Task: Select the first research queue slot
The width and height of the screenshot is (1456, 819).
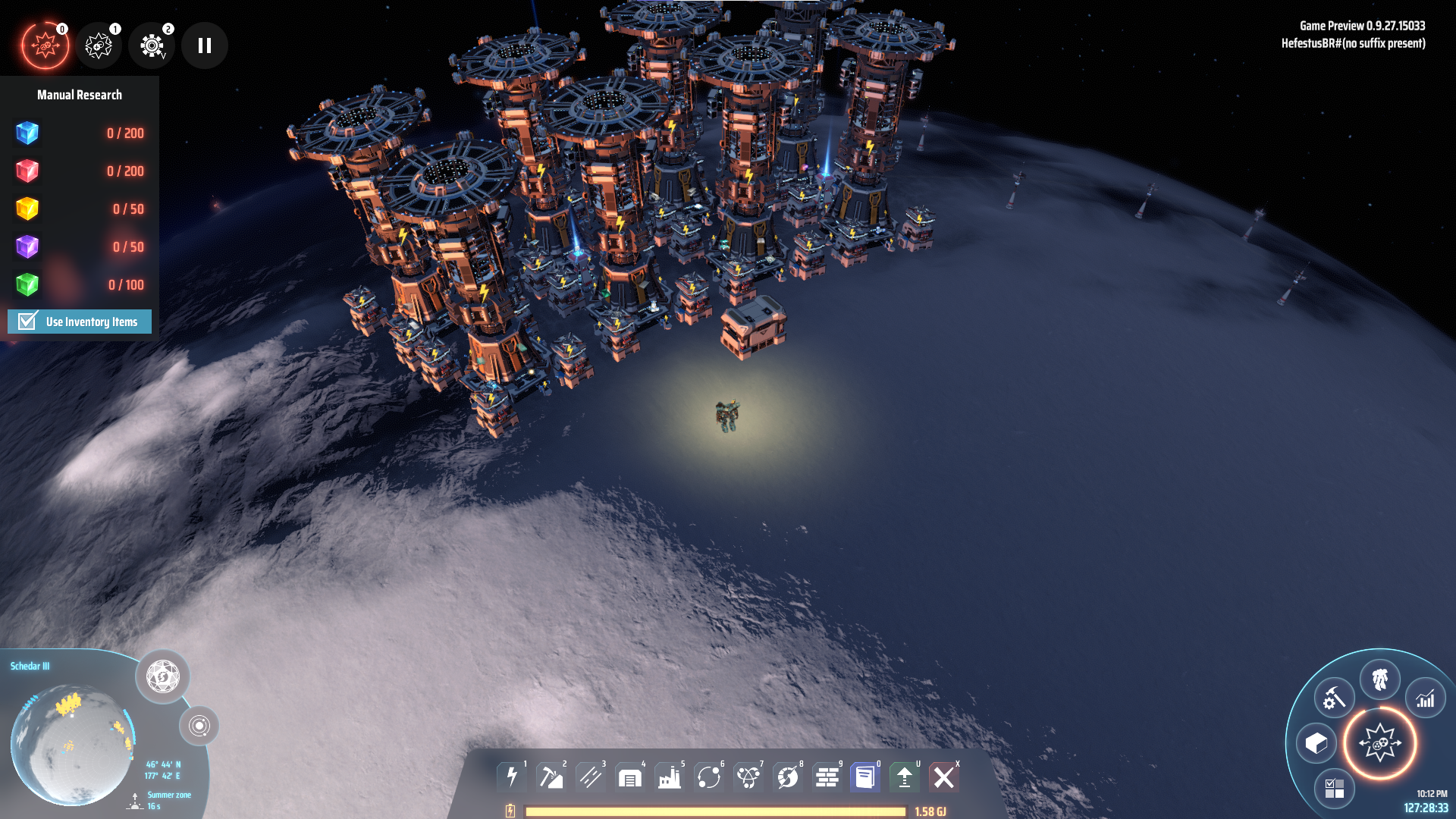Action: click(45, 45)
